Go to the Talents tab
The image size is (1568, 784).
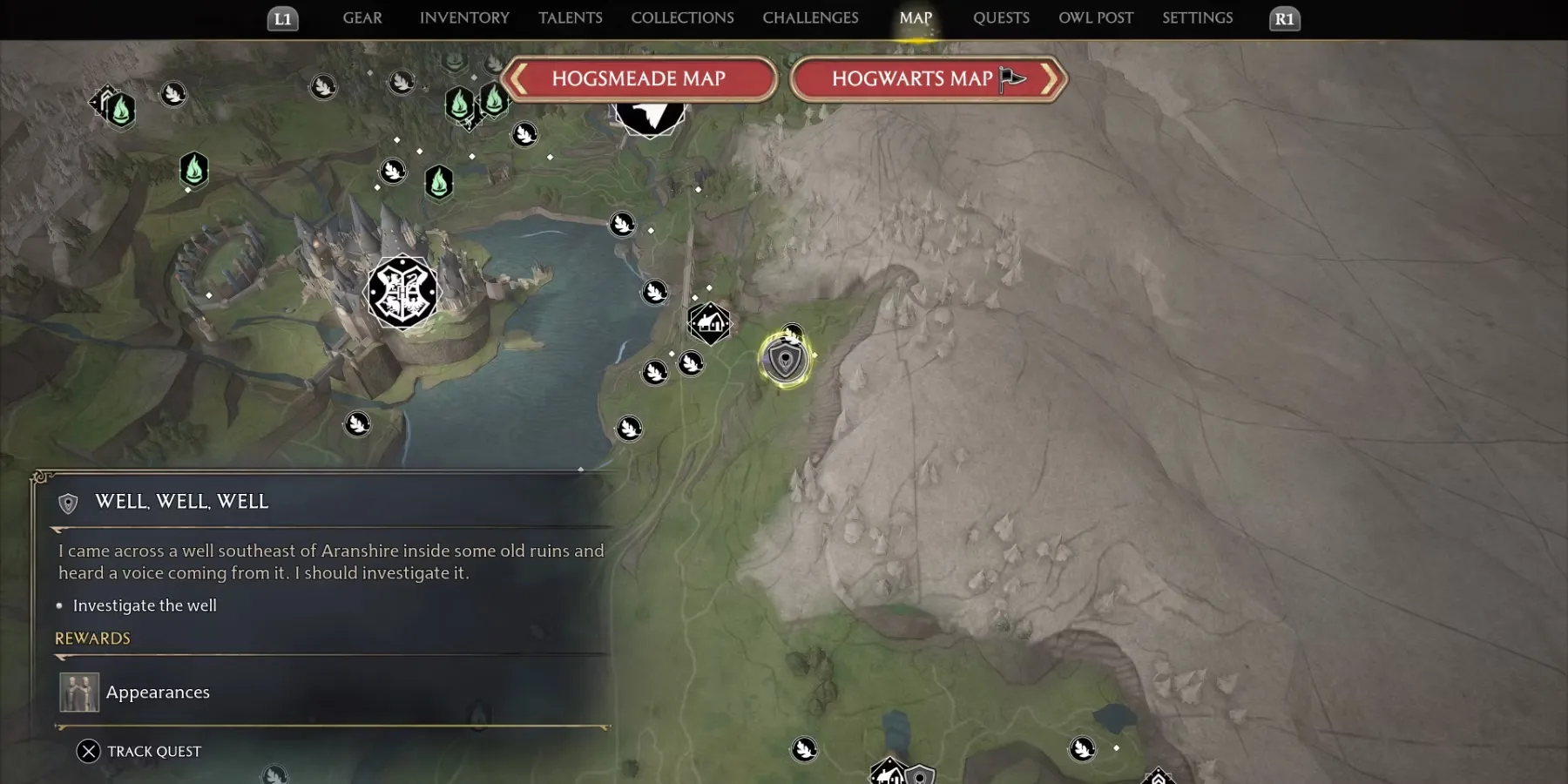[571, 18]
